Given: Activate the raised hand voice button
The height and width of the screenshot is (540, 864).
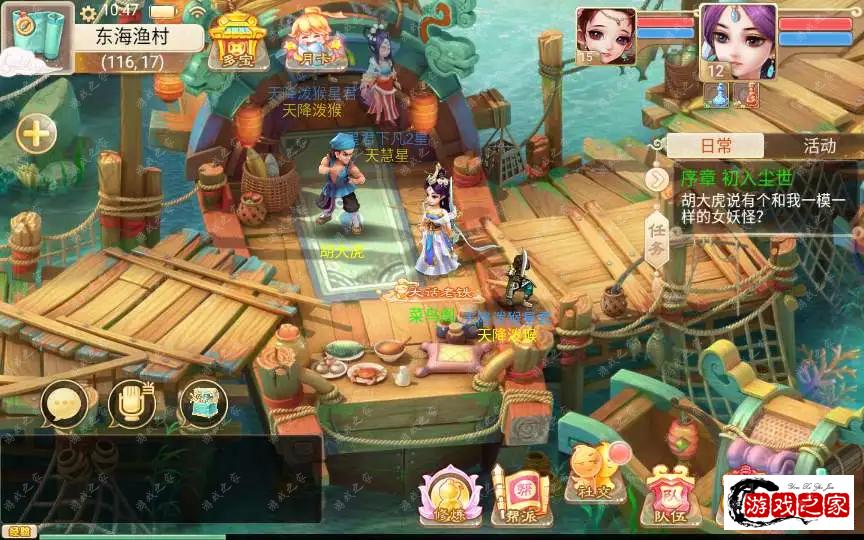Looking at the screenshot, I should tap(132, 404).
